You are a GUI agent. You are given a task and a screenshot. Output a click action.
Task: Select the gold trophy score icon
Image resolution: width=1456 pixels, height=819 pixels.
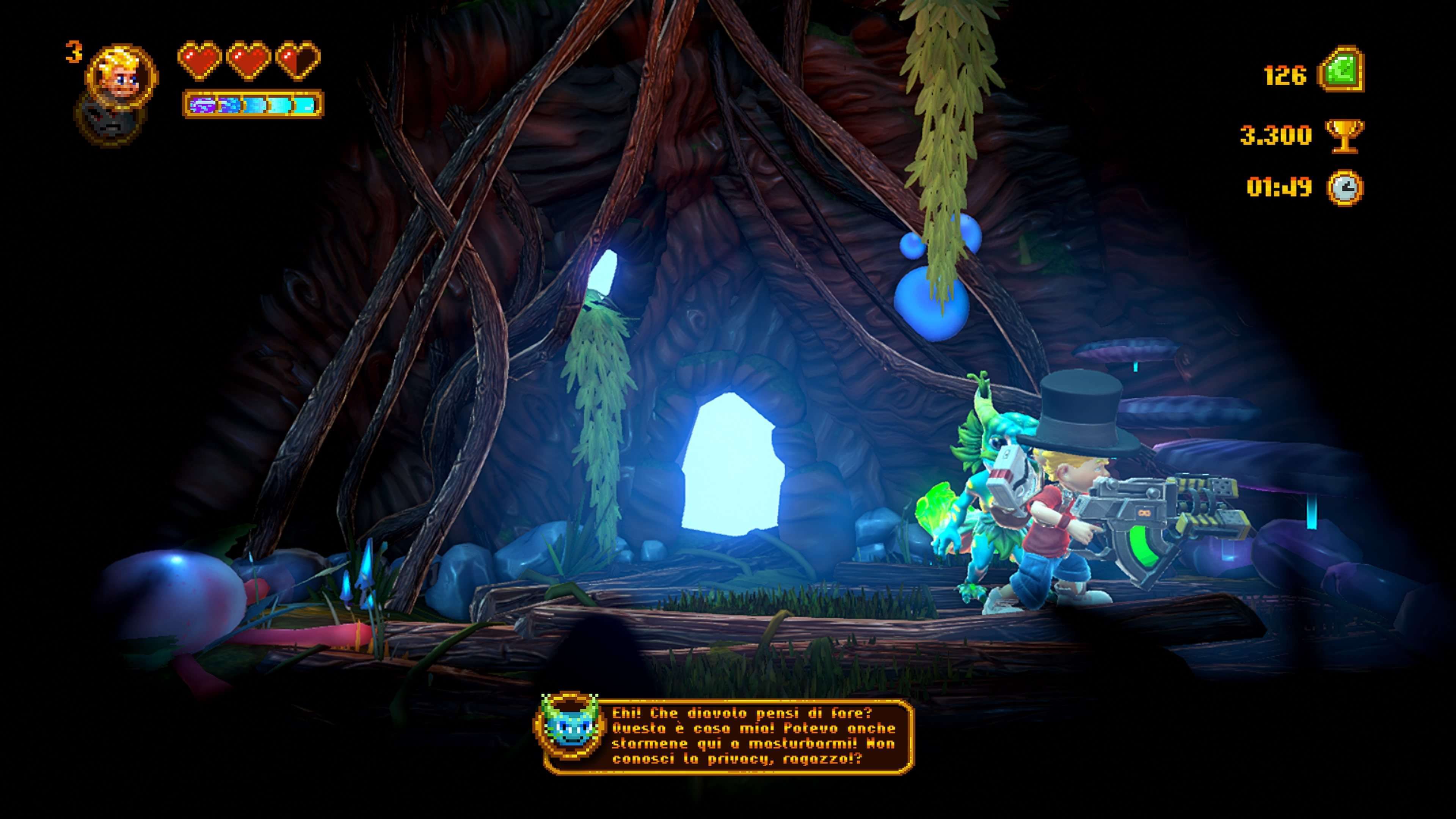coord(1345,135)
